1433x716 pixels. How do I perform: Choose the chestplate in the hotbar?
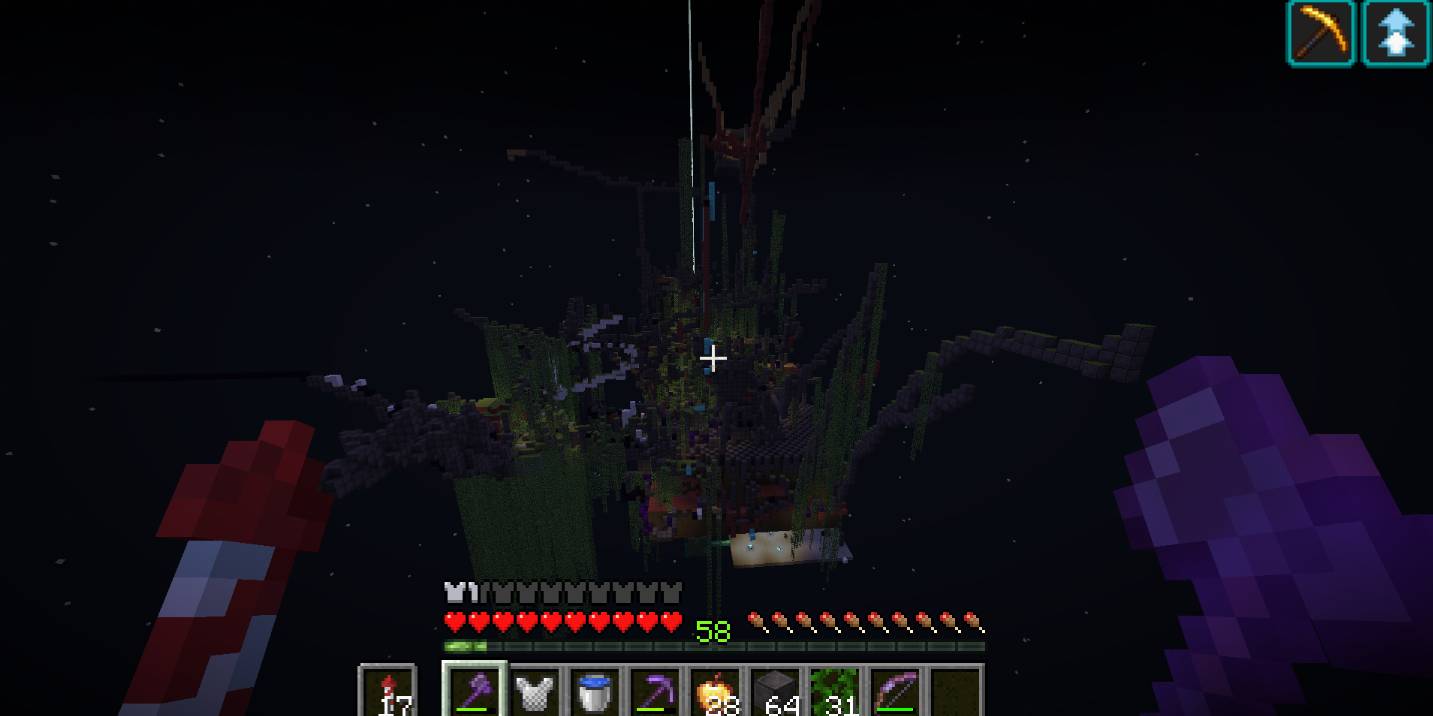click(x=536, y=692)
